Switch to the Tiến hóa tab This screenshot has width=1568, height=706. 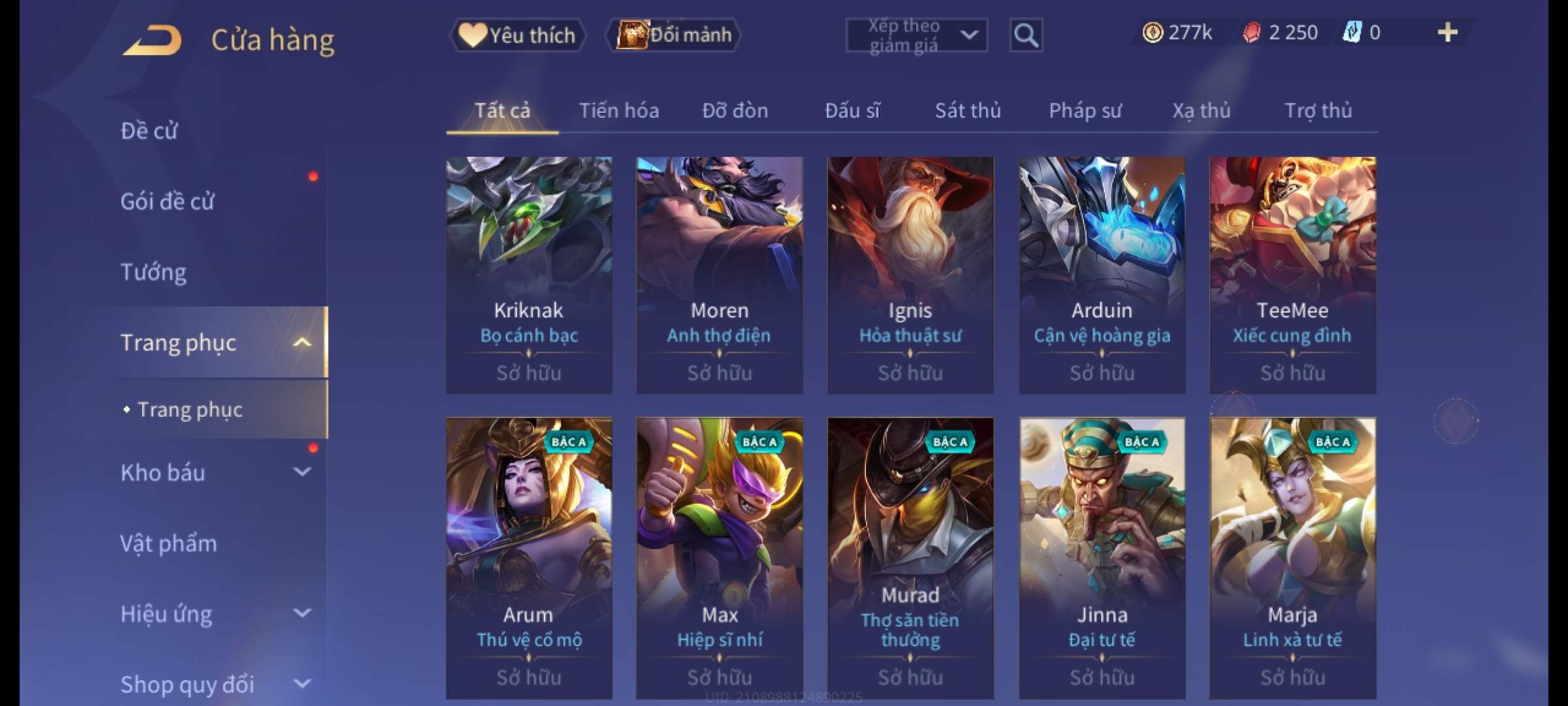[619, 110]
